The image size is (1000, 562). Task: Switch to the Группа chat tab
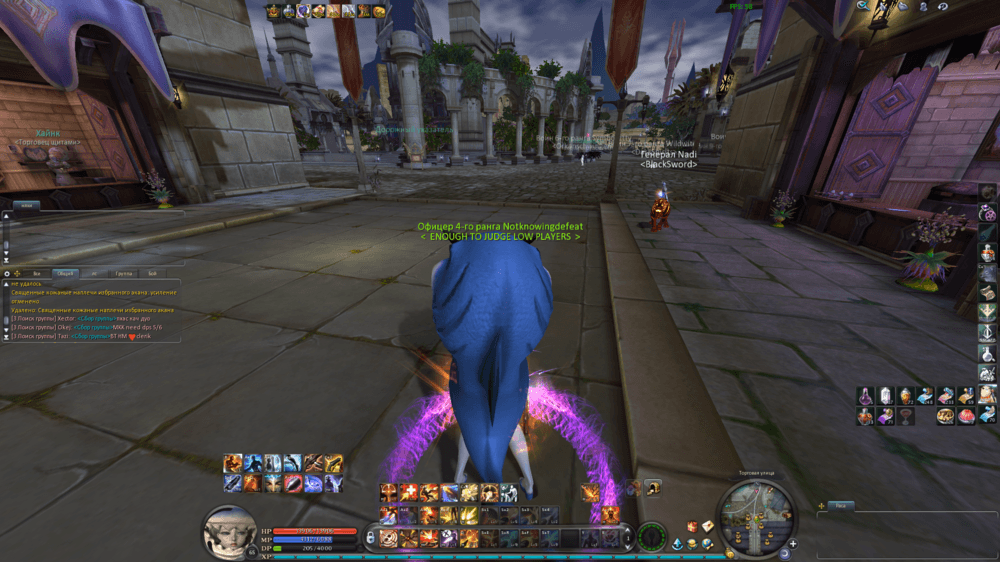click(123, 272)
